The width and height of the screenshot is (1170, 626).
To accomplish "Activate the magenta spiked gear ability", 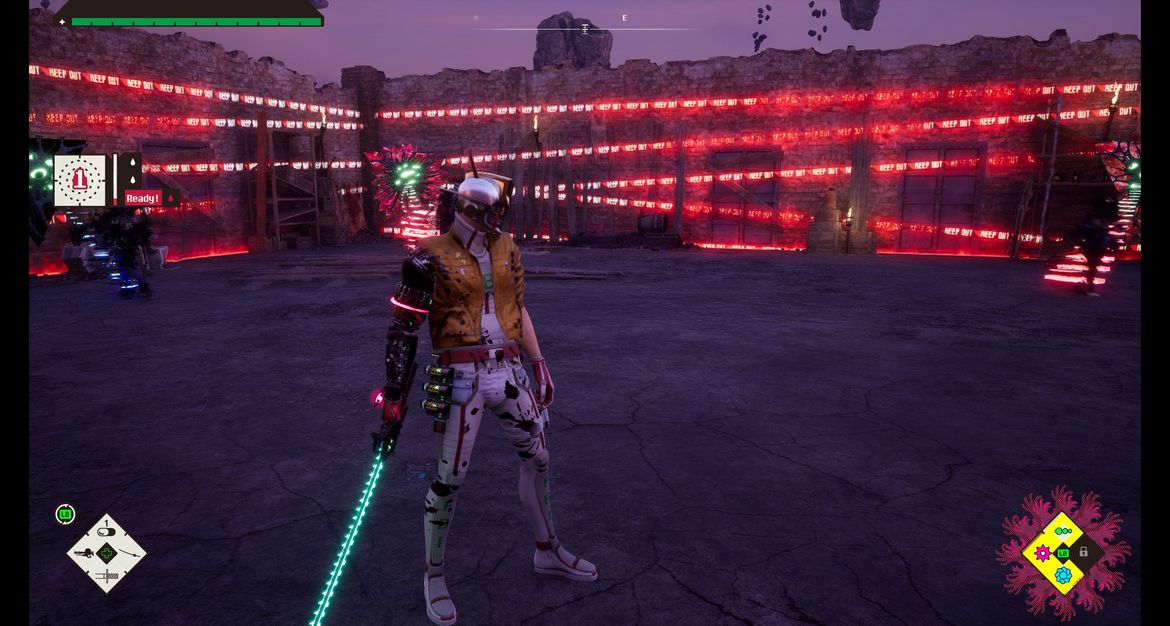I will point(1043,553).
